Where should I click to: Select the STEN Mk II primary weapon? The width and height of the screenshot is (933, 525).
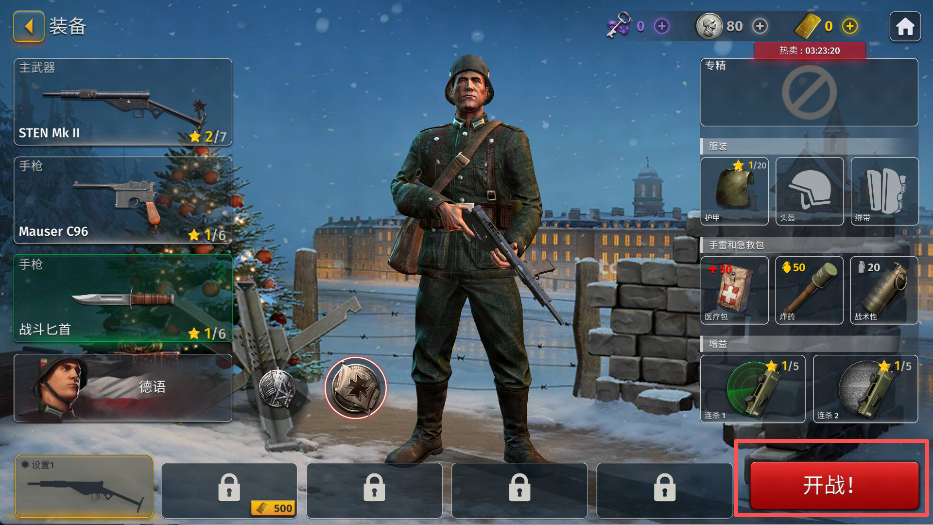123,102
